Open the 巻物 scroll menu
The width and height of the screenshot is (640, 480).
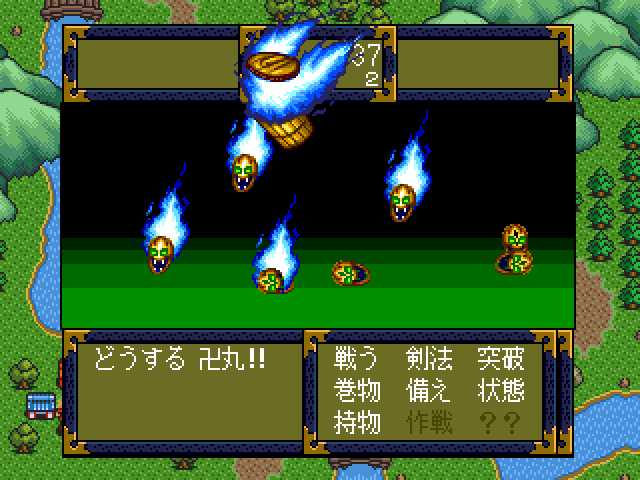[x=357, y=391]
